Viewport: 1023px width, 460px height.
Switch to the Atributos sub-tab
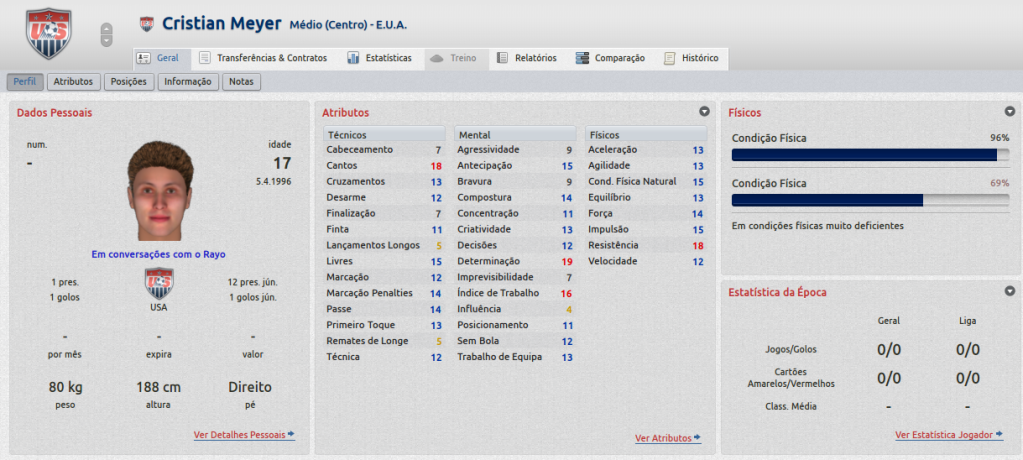73,82
